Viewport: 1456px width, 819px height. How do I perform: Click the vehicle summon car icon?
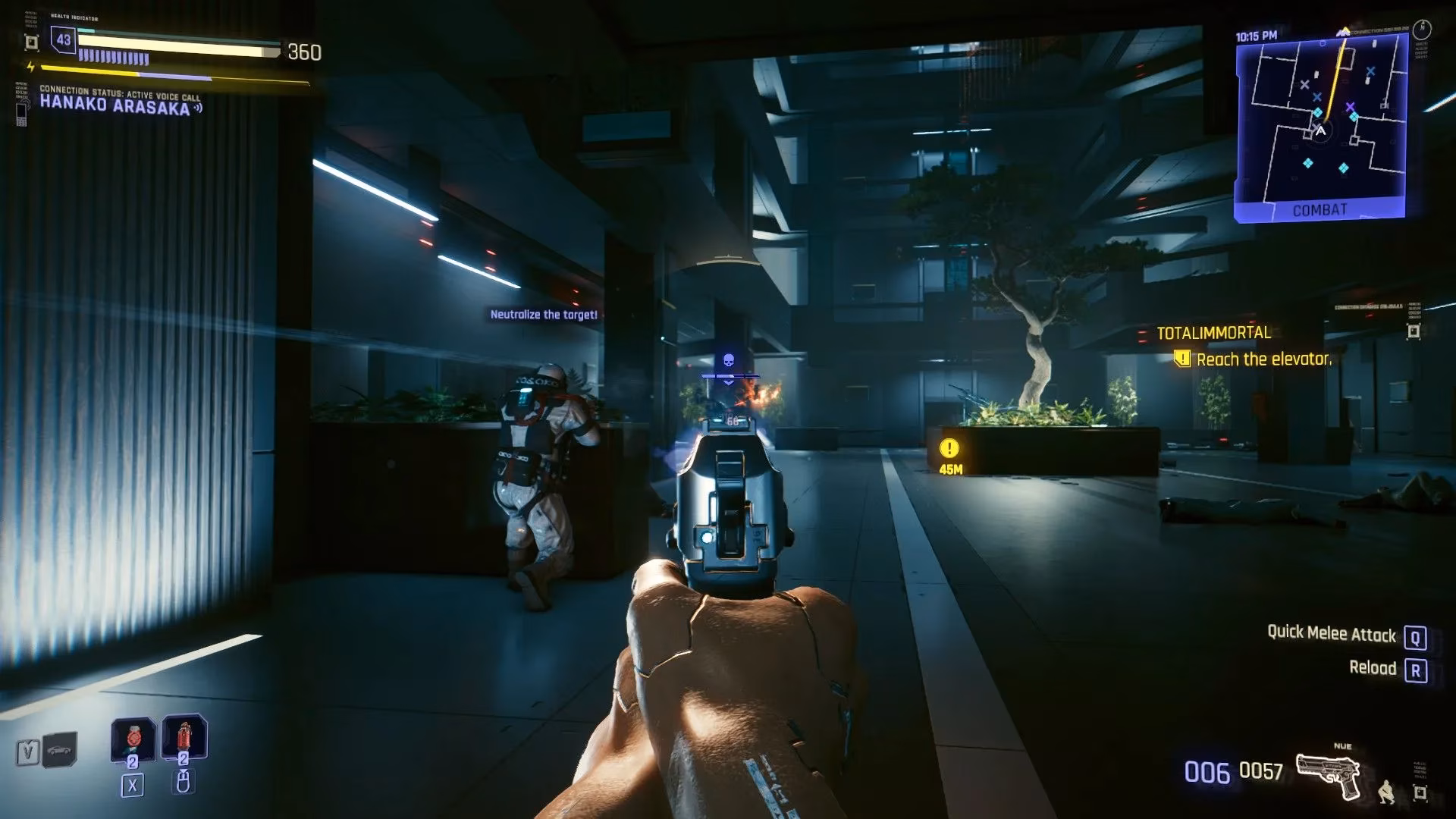point(60,751)
